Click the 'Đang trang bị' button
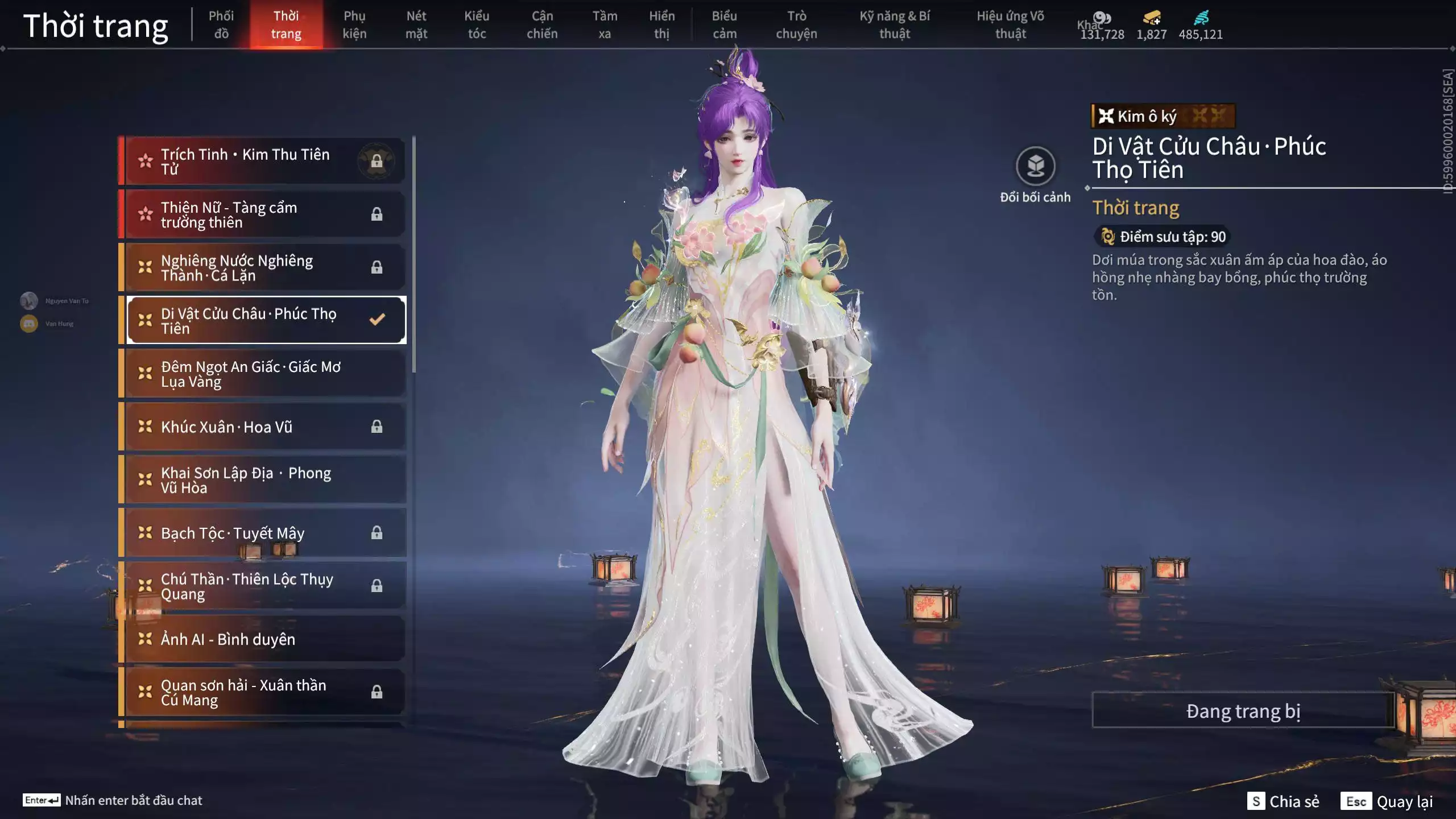Screen dimensions: 1456x819 click(x=1243, y=710)
